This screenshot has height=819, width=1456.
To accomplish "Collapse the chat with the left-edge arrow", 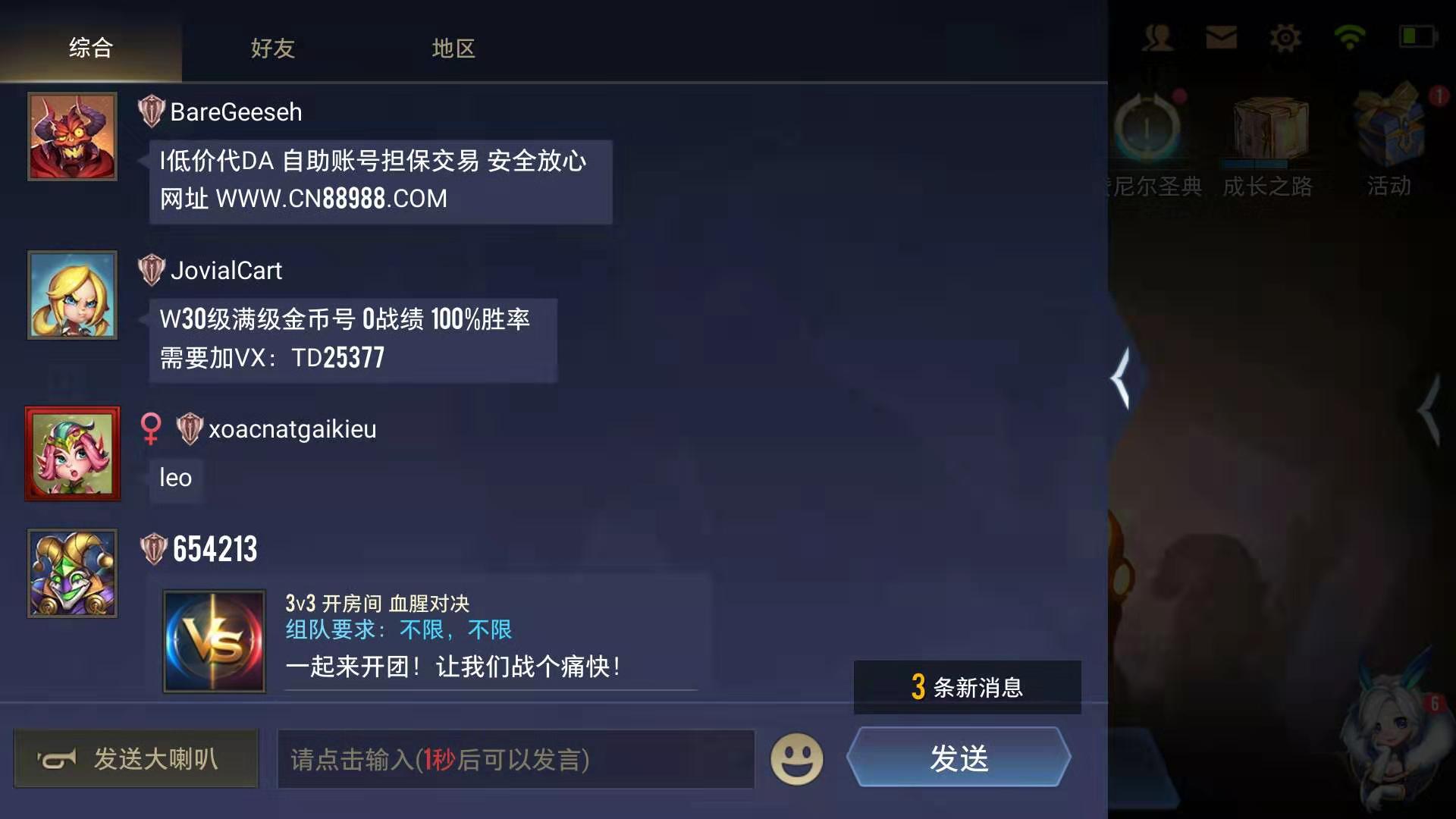I will pyautogui.click(x=1122, y=377).
